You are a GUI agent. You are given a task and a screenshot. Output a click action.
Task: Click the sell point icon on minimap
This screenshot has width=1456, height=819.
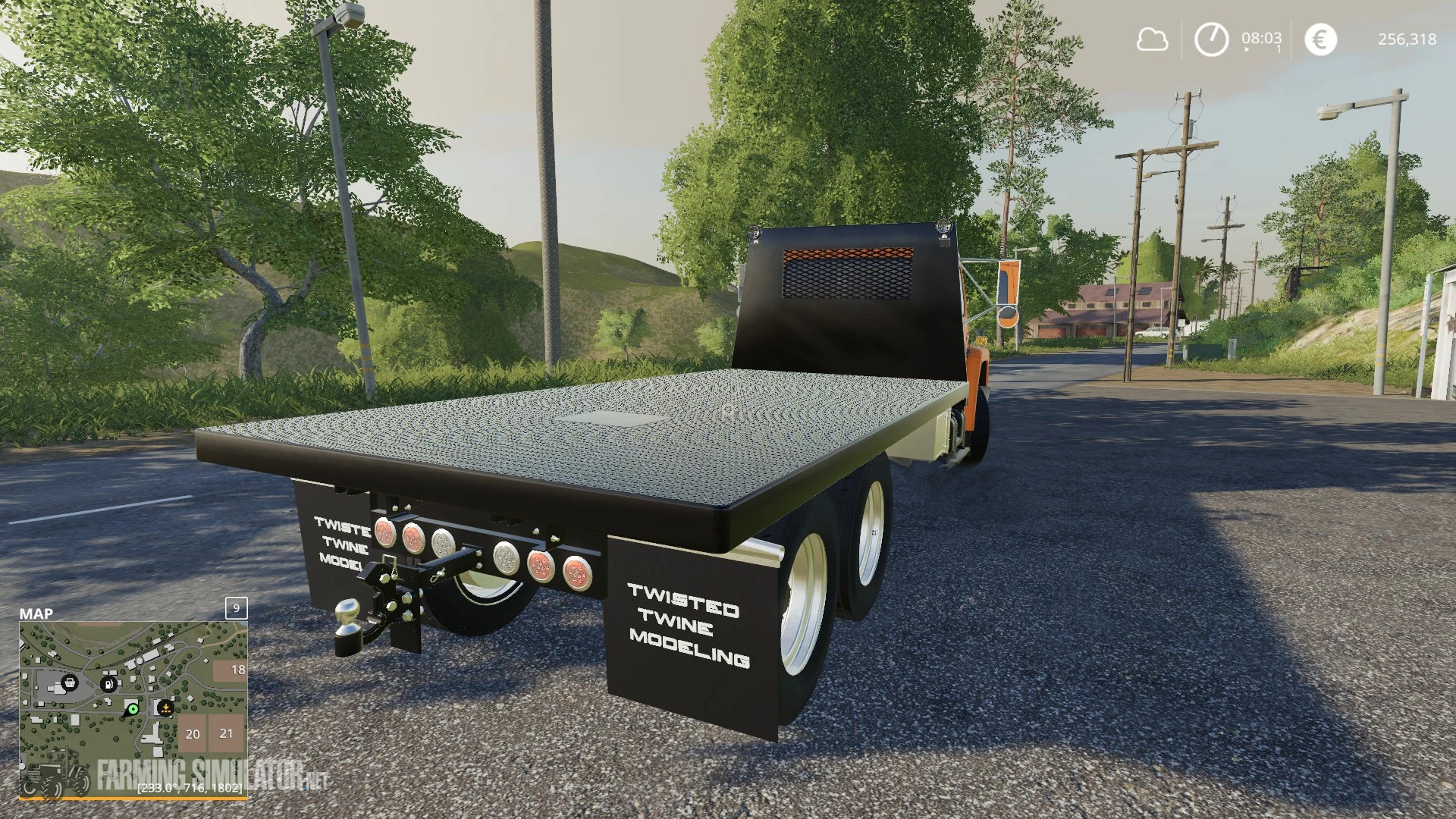(x=166, y=708)
